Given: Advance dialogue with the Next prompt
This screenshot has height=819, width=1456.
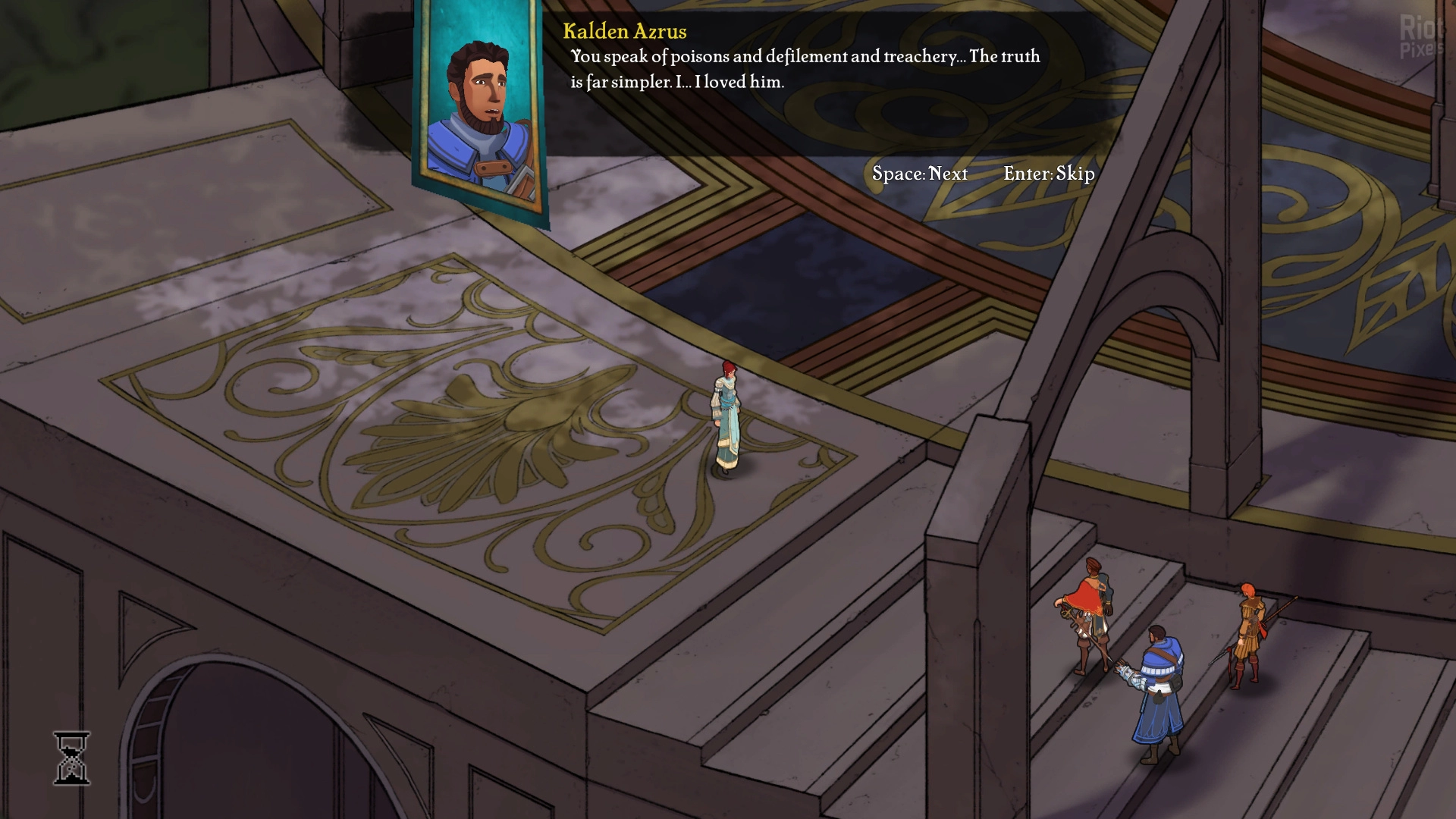Looking at the screenshot, I should point(919,174).
